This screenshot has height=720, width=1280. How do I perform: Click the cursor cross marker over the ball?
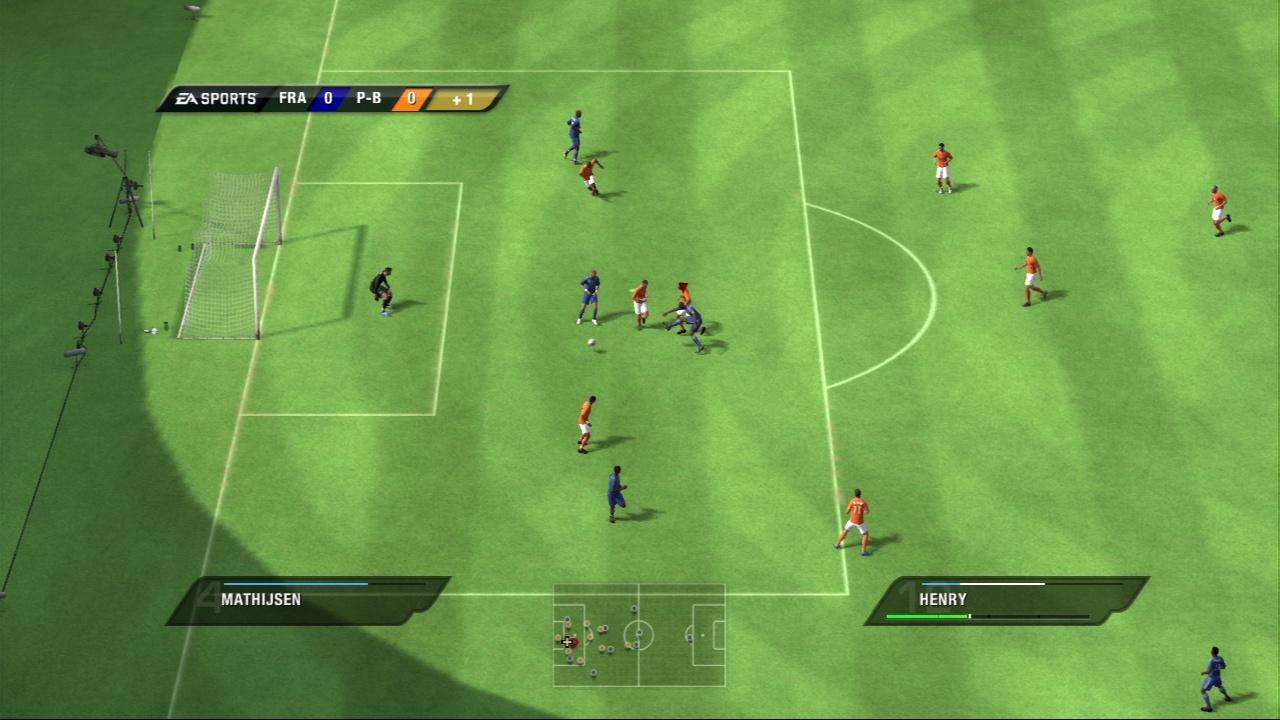[567, 641]
